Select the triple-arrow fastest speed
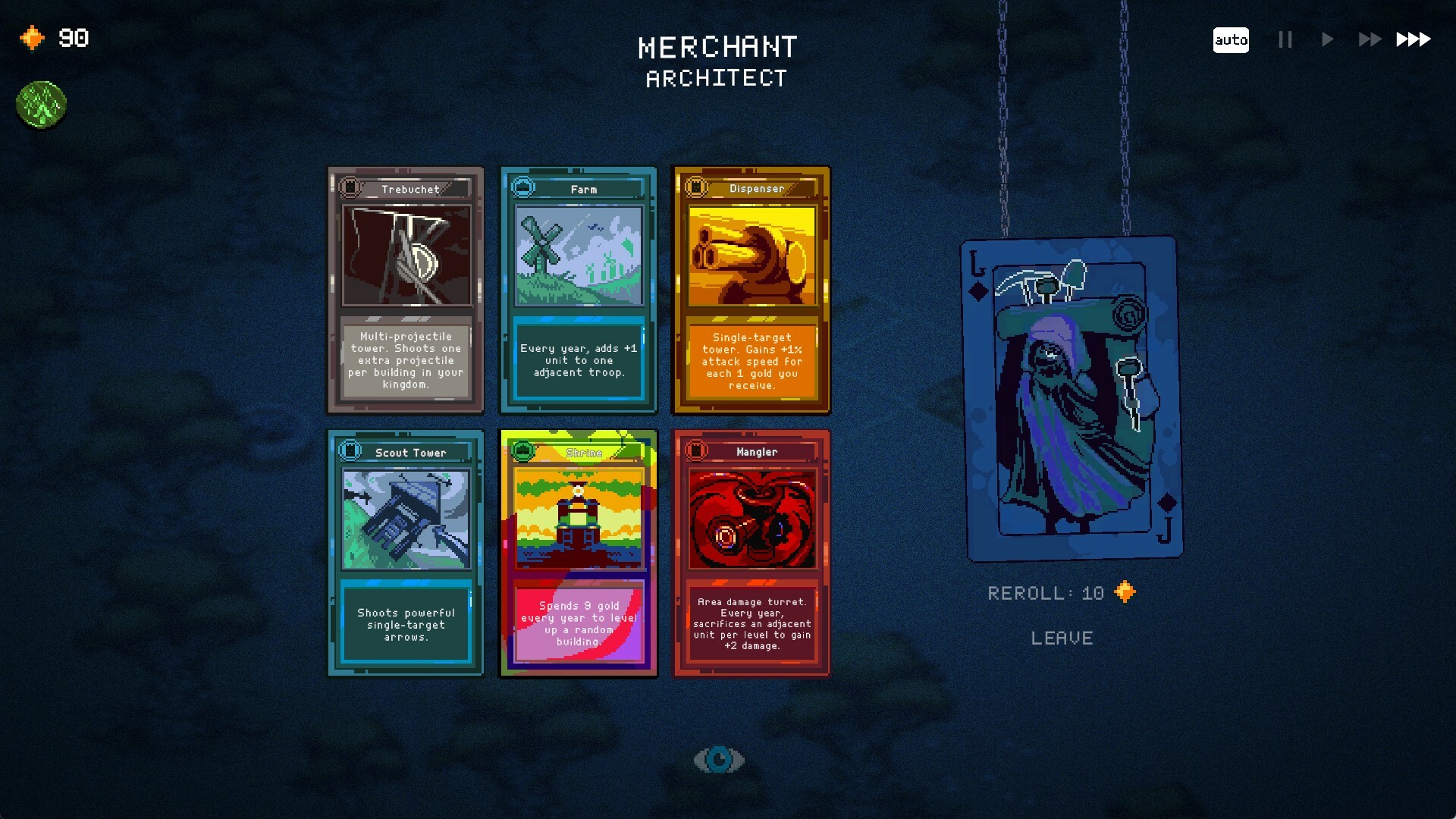Image resolution: width=1456 pixels, height=819 pixels. click(x=1412, y=40)
